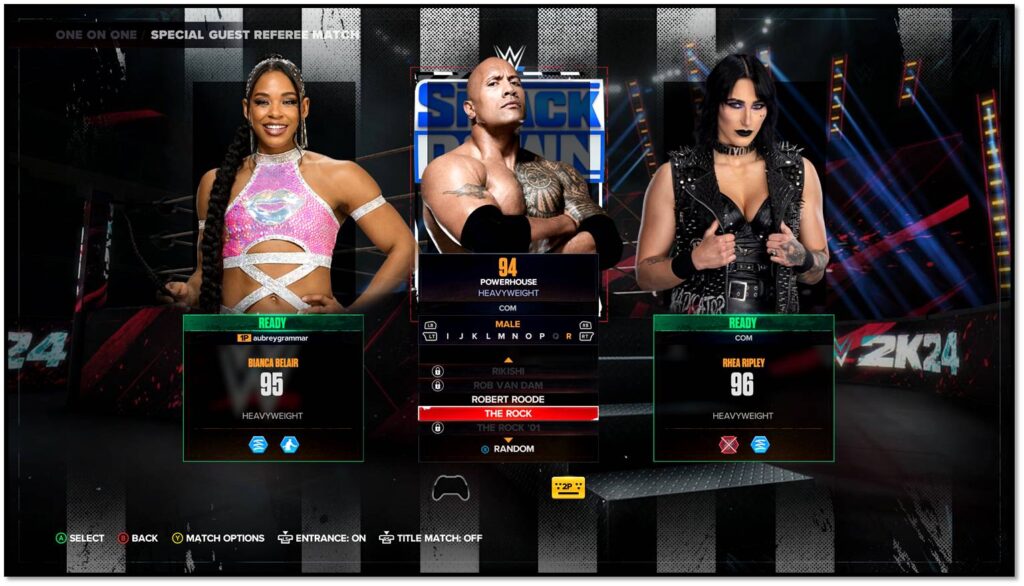Open Rhea Ripley's player card
This screenshot has height=586, width=1024.
743,386
